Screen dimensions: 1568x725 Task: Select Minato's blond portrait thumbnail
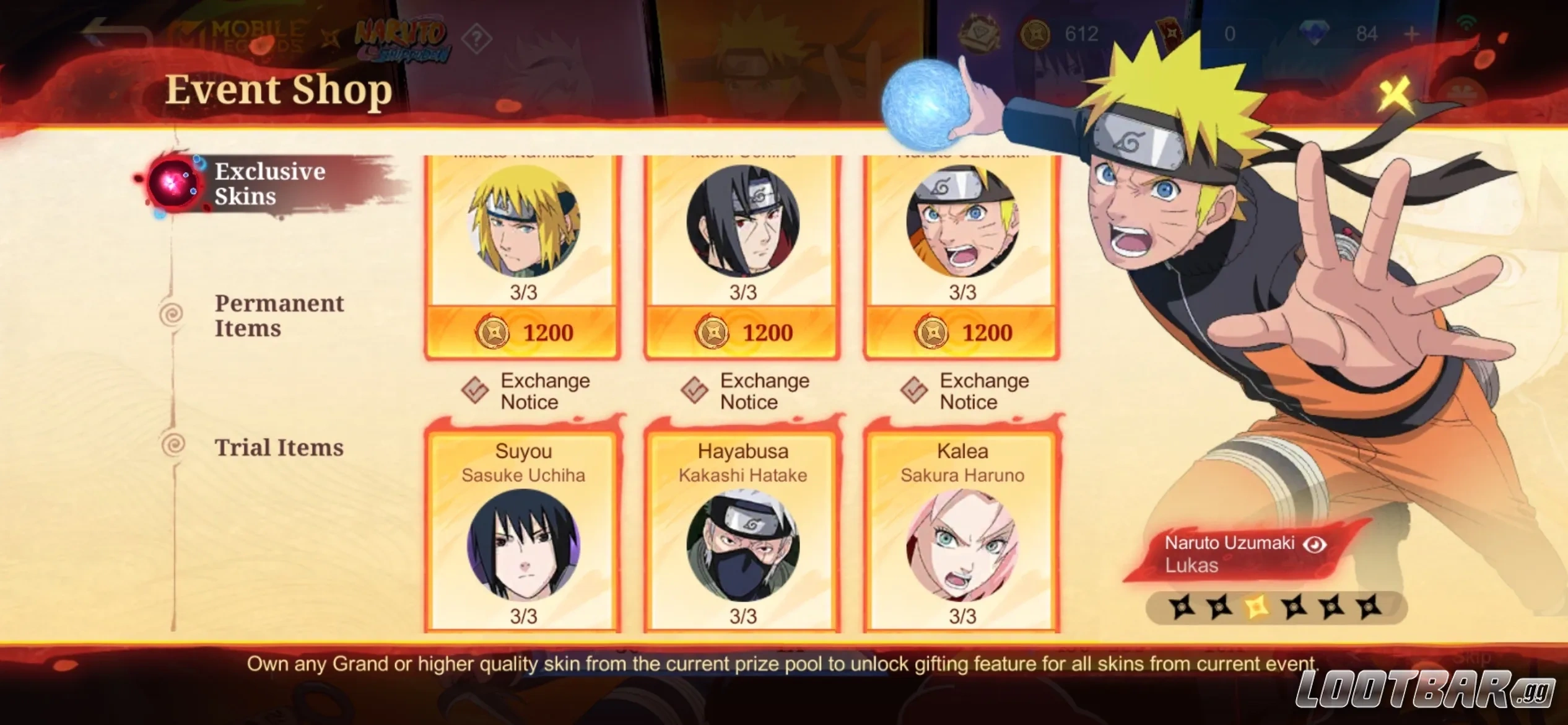pos(523,221)
